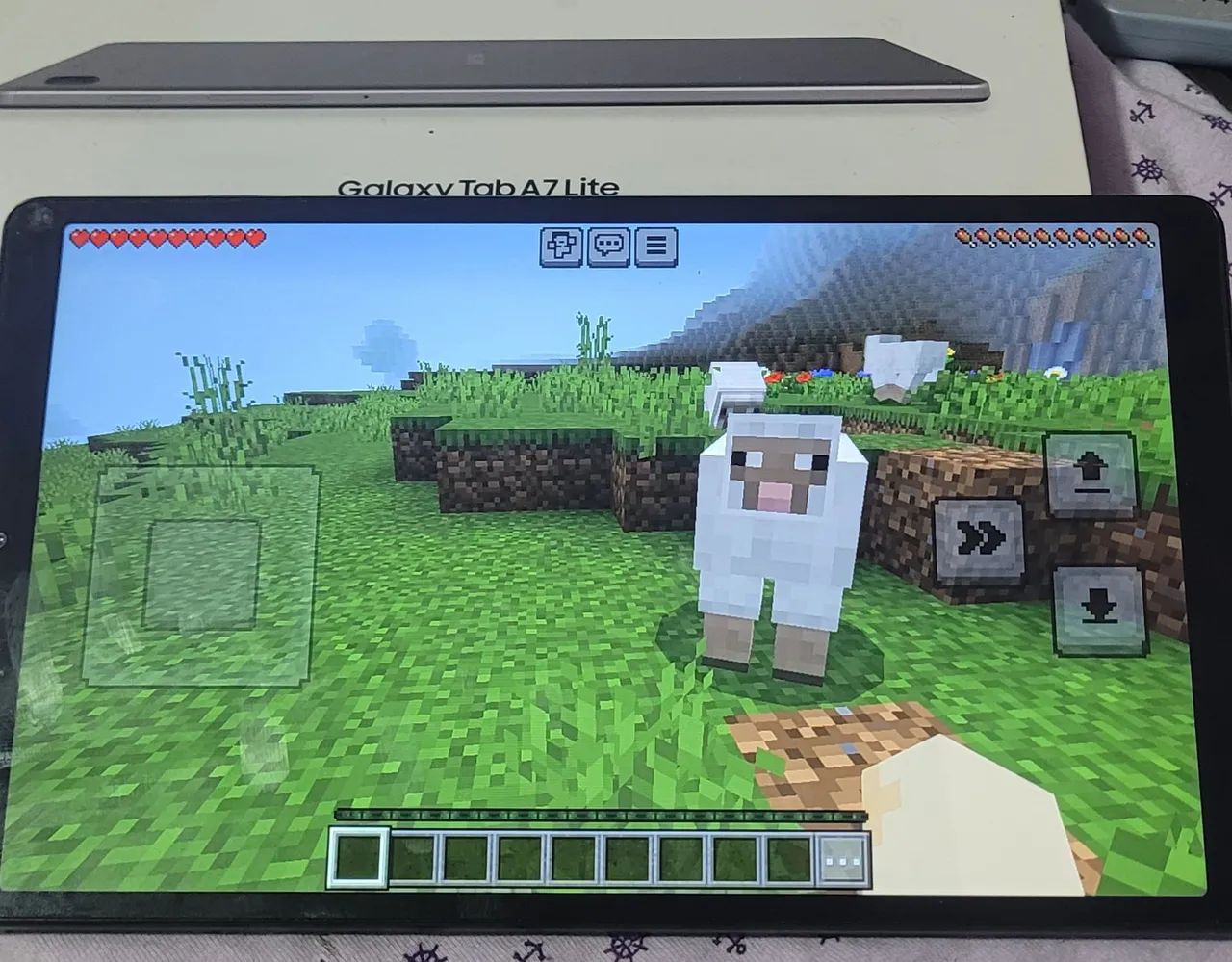The height and width of the screenshot is (962, 1232).
Task: Open the chat speech bubble icon
Action: pyautogui.click(x=610, y=247)
